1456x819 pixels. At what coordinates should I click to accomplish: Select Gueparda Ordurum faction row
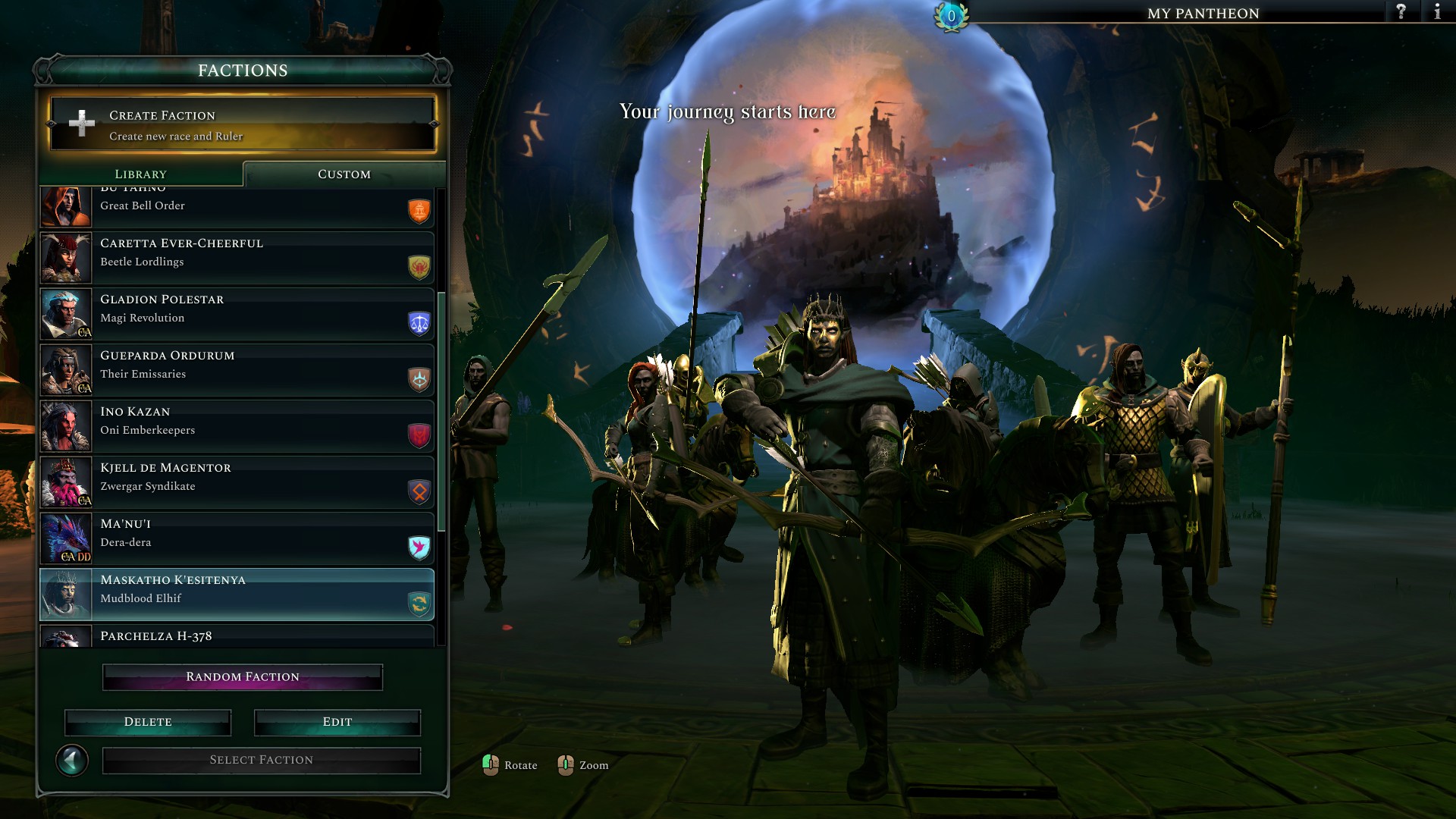[x=237, y=369]
